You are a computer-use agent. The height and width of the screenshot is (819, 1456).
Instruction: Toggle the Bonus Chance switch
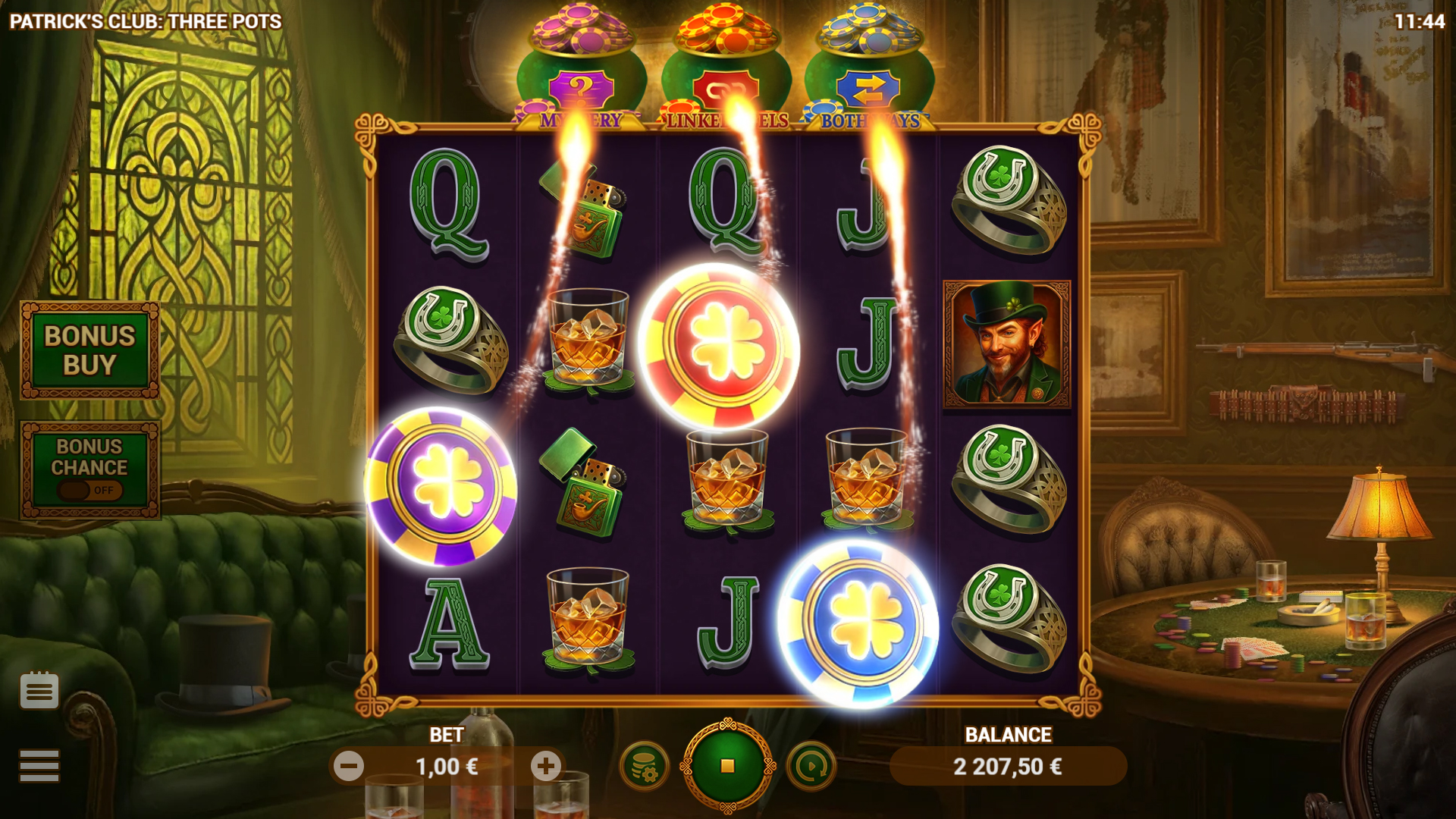coord(89,490)
